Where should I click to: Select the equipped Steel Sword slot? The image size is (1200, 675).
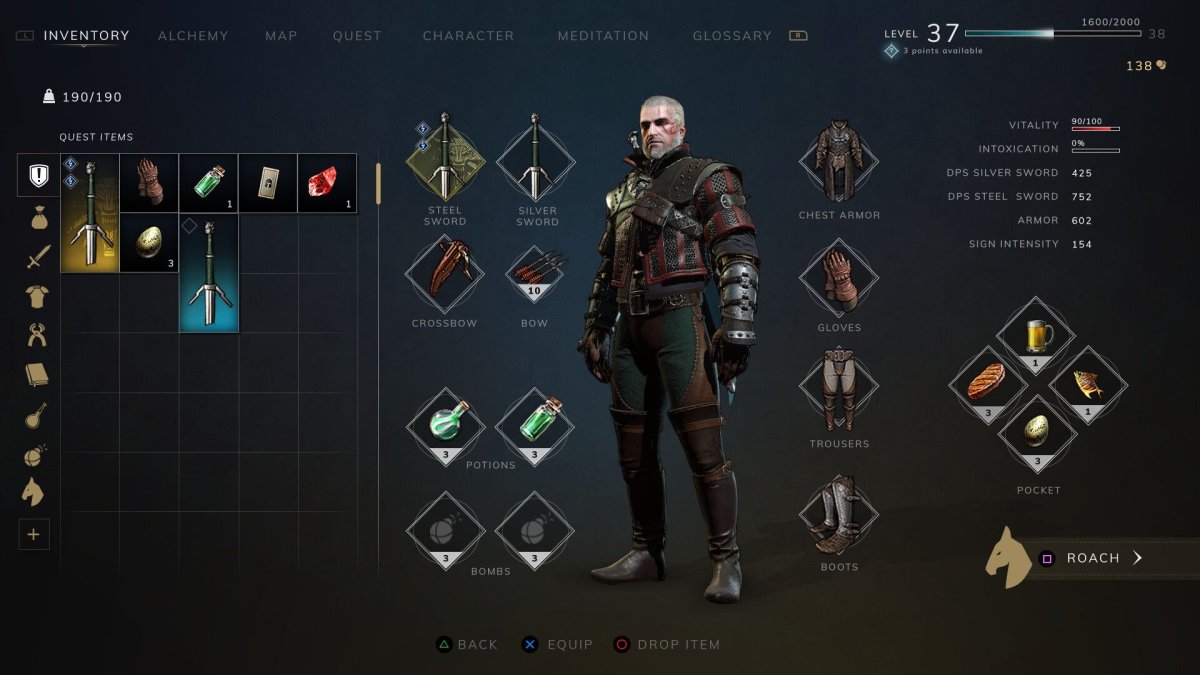pos(445,157)
